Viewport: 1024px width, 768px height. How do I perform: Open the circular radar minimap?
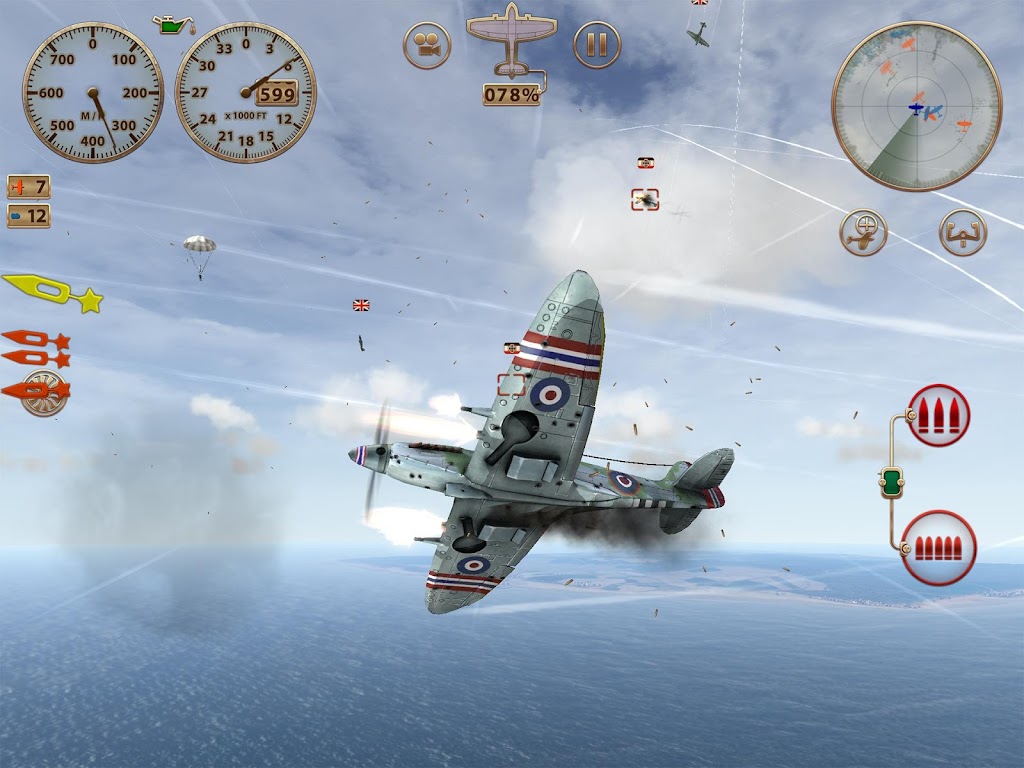click(916, 106)
